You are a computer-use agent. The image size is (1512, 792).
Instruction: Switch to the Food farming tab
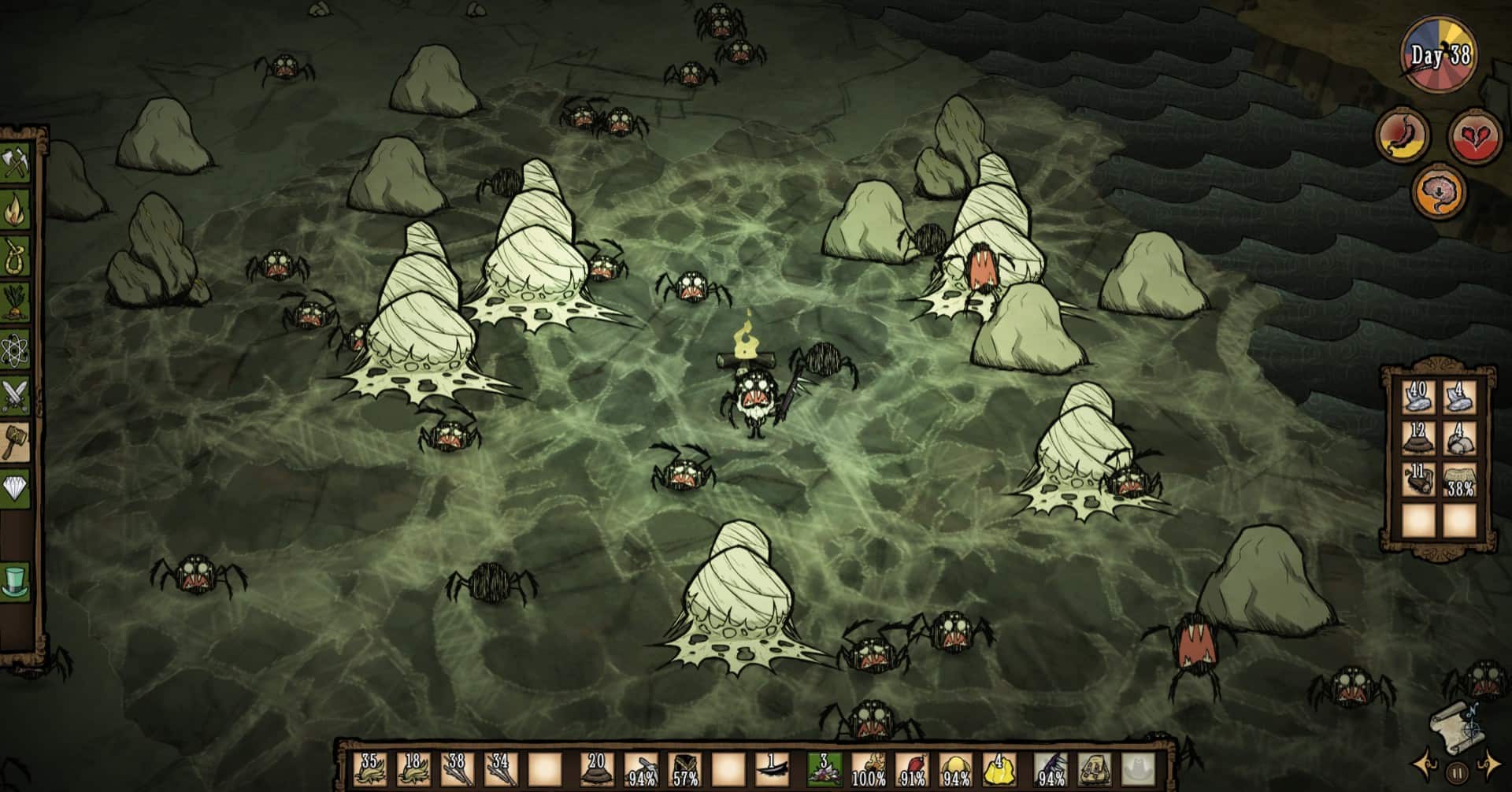click(17, 303)
